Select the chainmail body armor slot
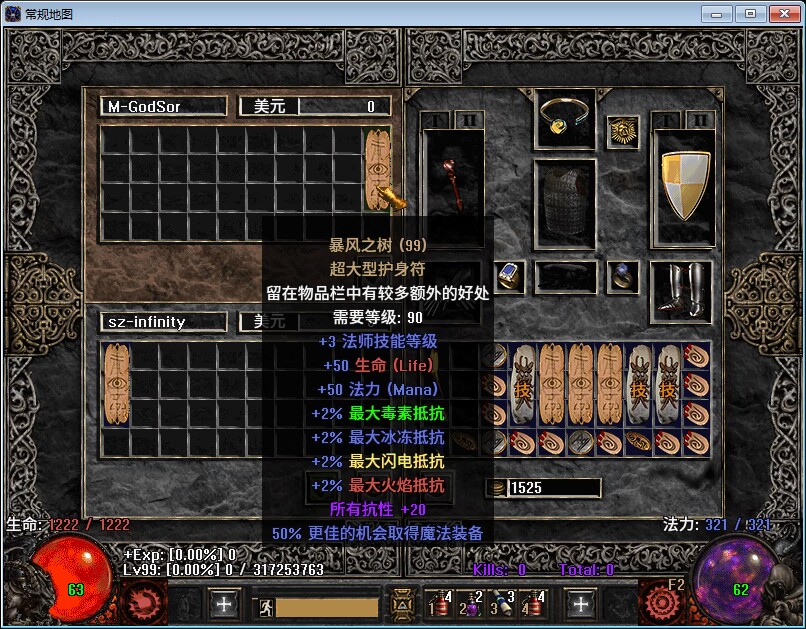The height and width of the screenshot is (629, 806). tap(565, 205)
